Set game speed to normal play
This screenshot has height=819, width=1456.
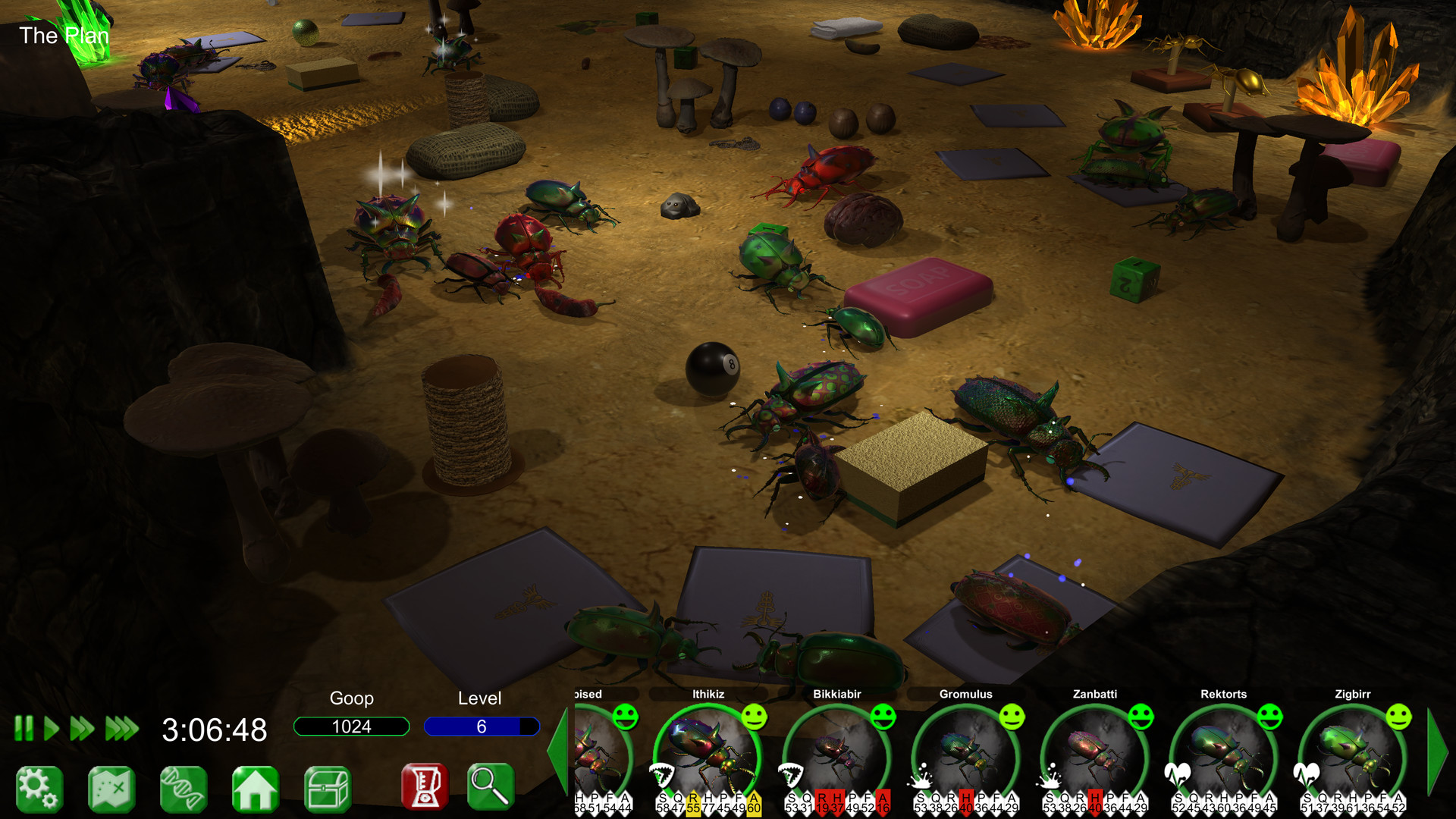[x=50, y=730]
